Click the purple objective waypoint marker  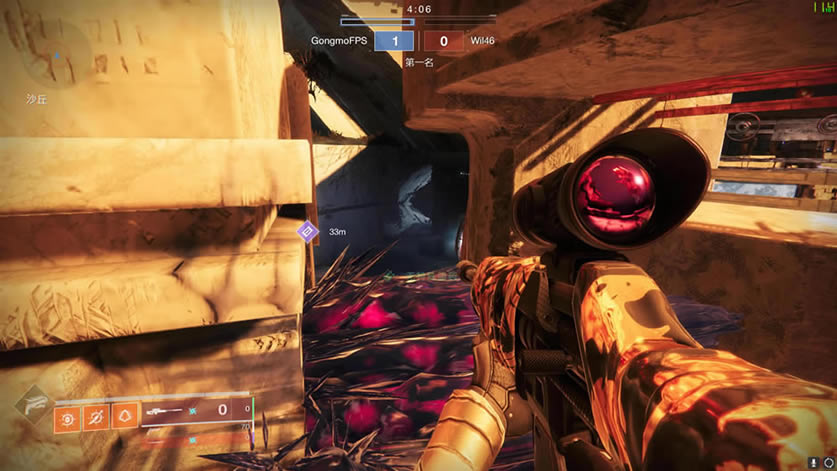(x=308, y=232)
